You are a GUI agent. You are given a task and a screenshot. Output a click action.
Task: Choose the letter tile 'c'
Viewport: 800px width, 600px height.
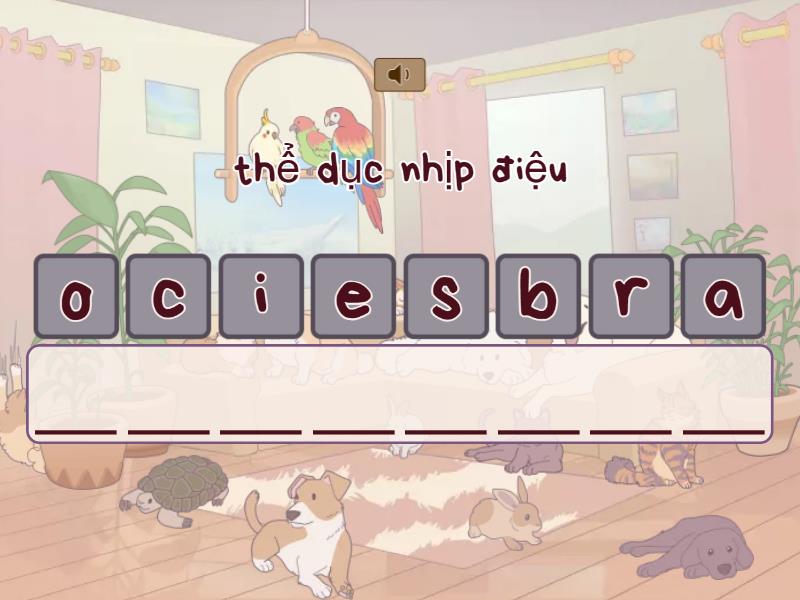point(168,296)
